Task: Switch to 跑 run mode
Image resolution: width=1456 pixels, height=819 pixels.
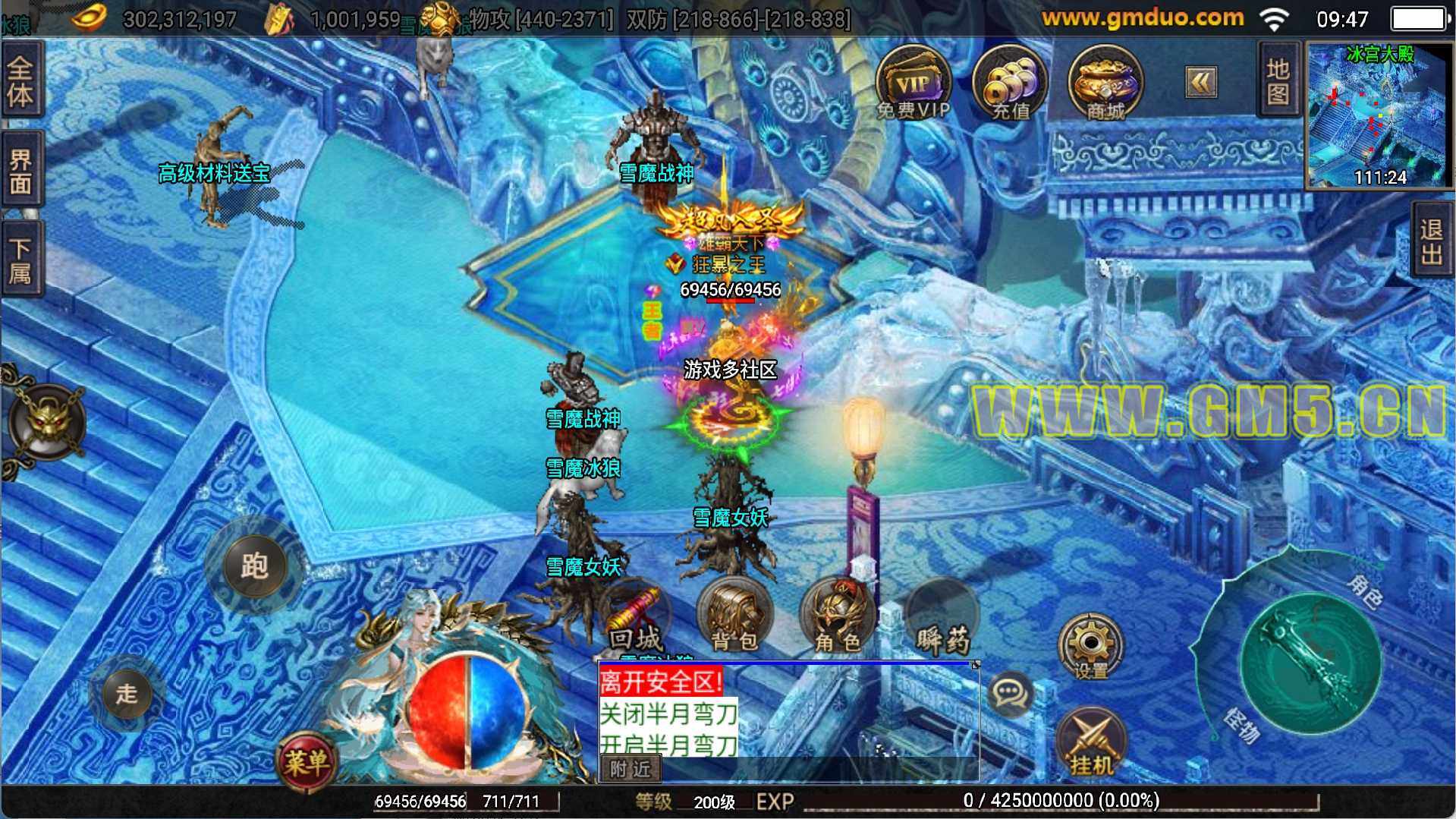Action: (x=255, y=565)
